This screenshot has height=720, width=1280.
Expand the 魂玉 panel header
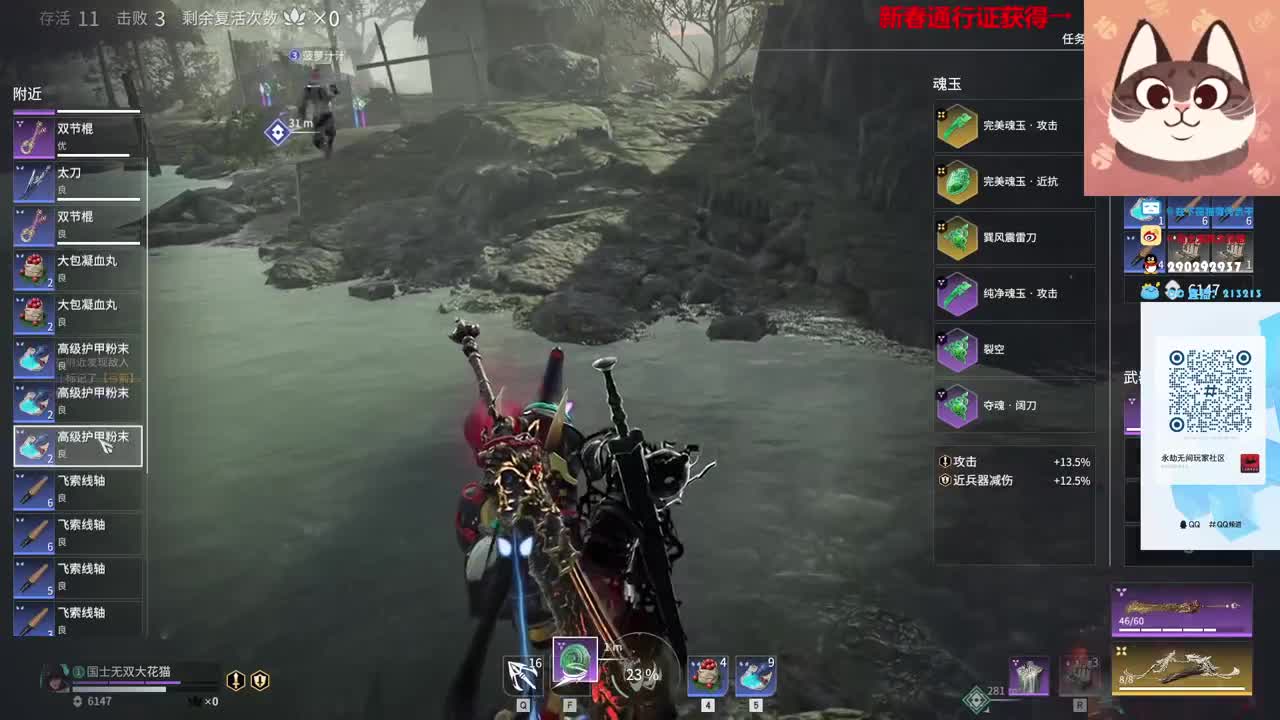[946, 83]
